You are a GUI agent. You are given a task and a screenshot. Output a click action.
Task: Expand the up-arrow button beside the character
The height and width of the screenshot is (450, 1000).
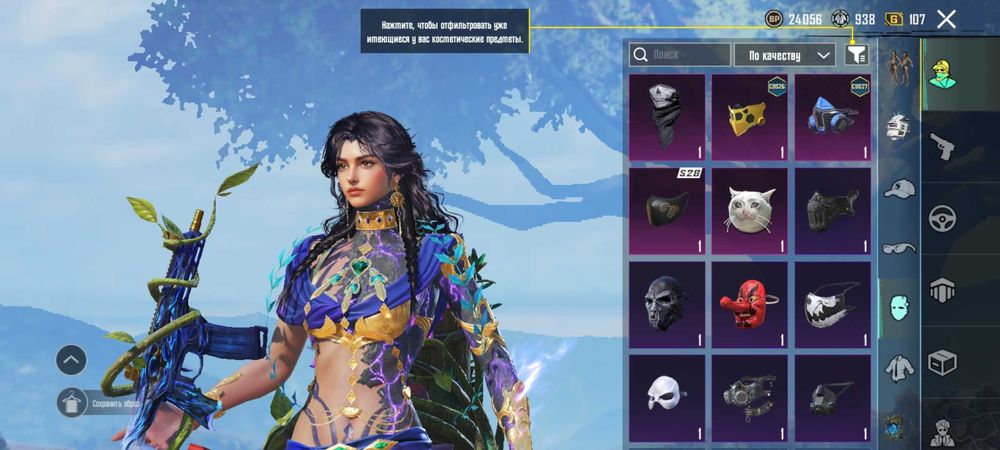click(72, 359)
